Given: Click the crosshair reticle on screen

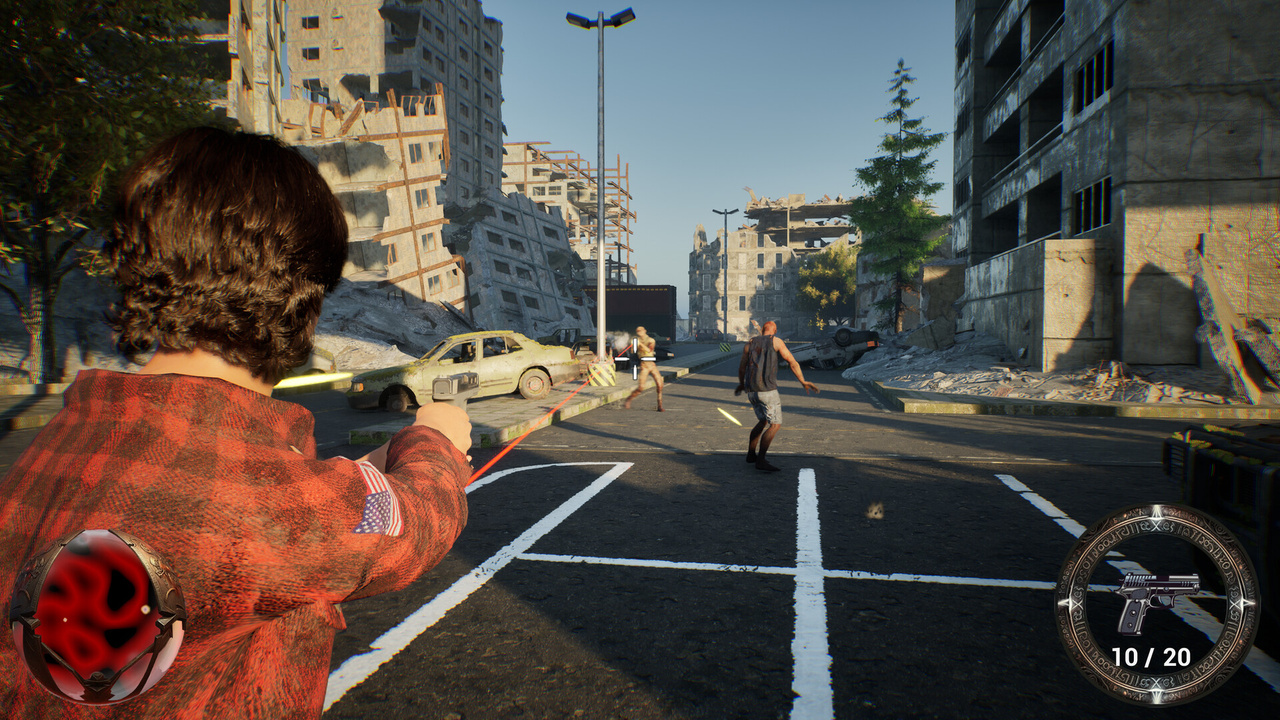Looking at the screenshot, I should pos(635,358).
